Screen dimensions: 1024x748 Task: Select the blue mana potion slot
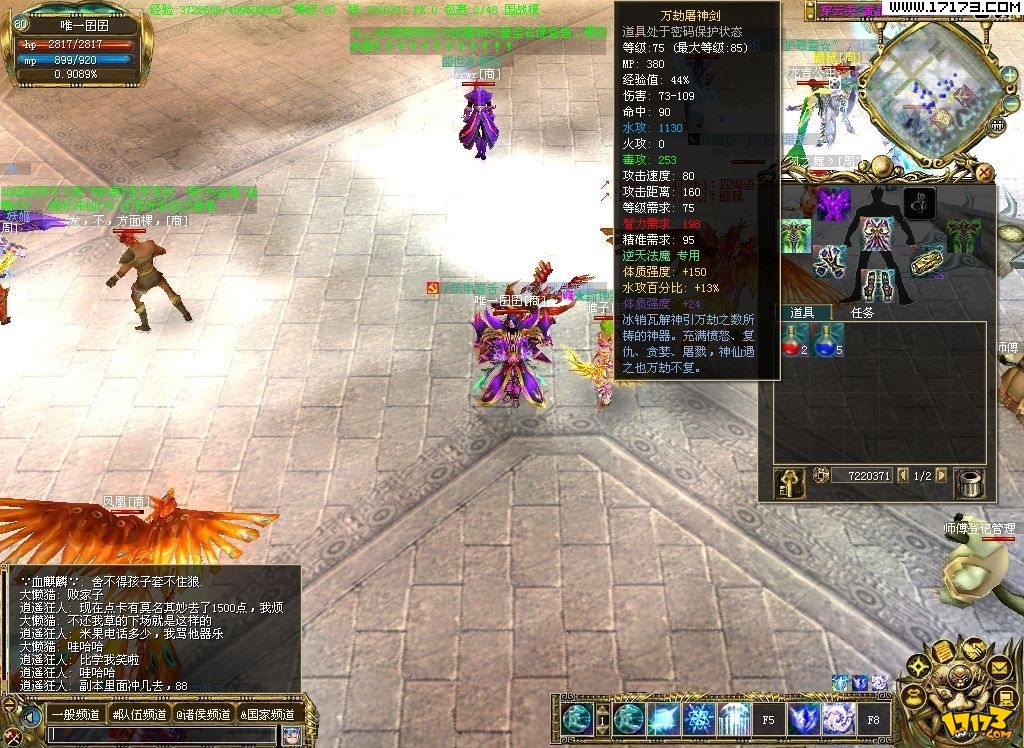(x=828, y=340)
